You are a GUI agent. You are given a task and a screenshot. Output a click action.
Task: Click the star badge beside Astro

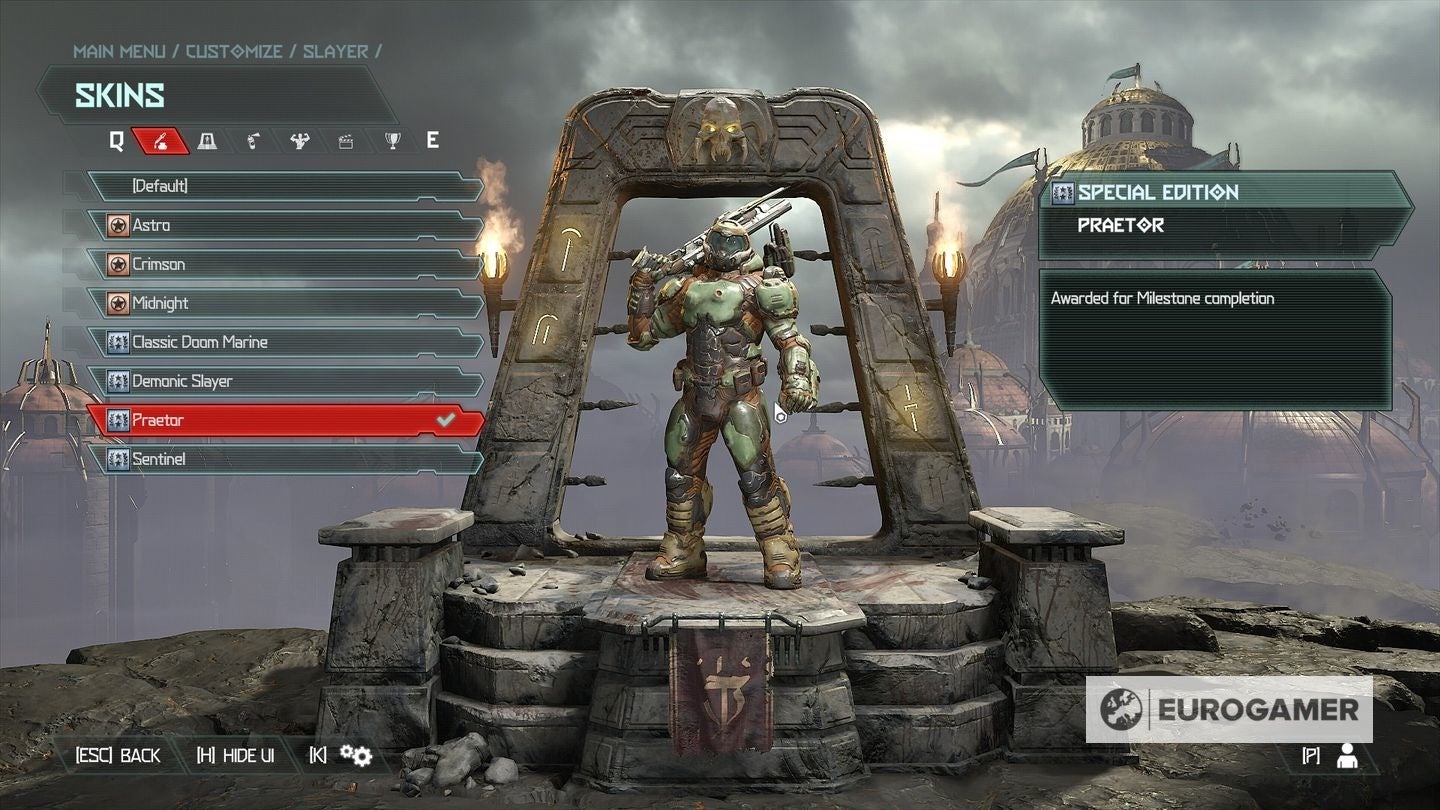[118, 225]
